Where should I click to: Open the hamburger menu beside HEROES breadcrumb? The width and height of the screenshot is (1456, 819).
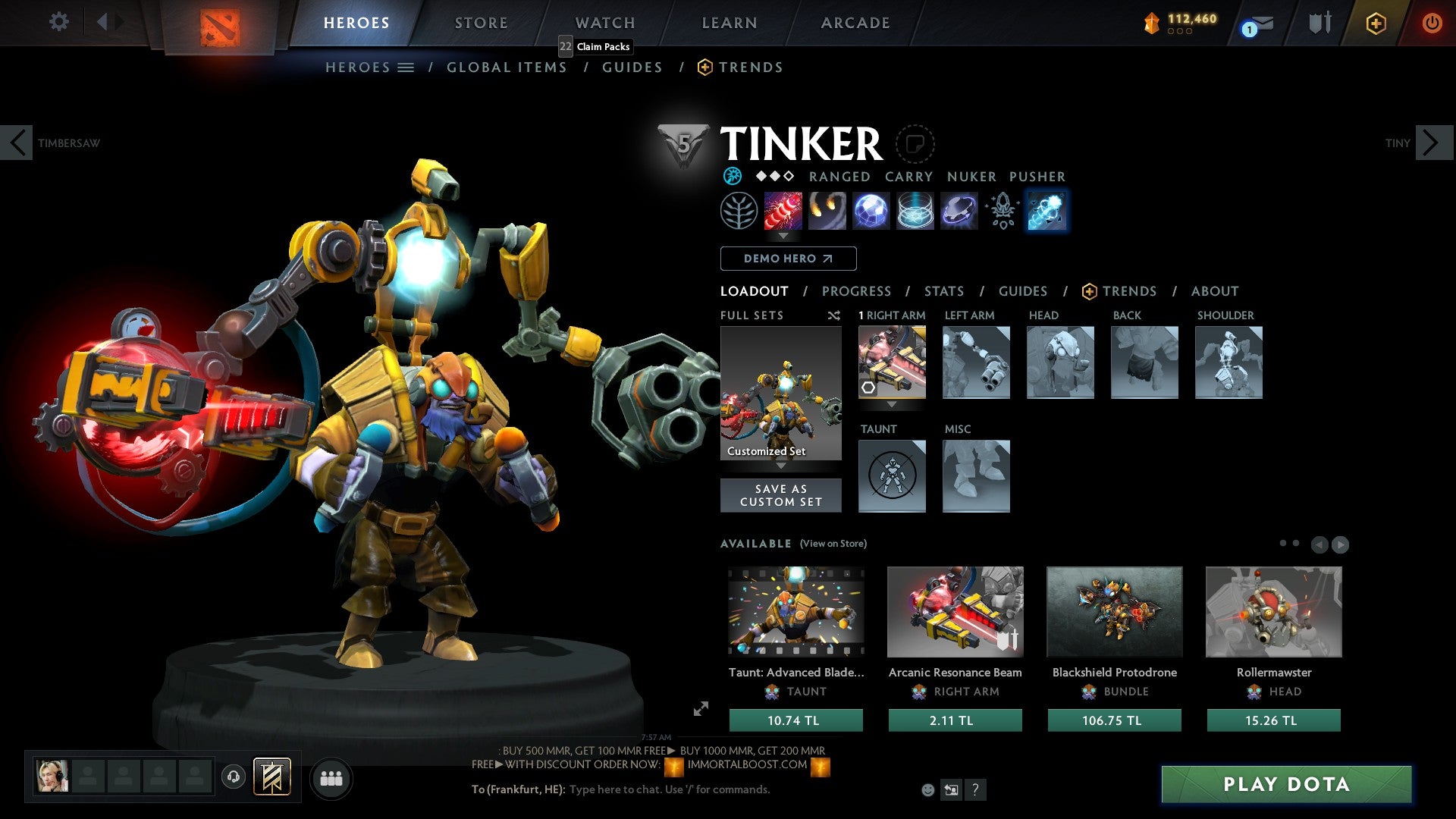(x=406, y=67)
